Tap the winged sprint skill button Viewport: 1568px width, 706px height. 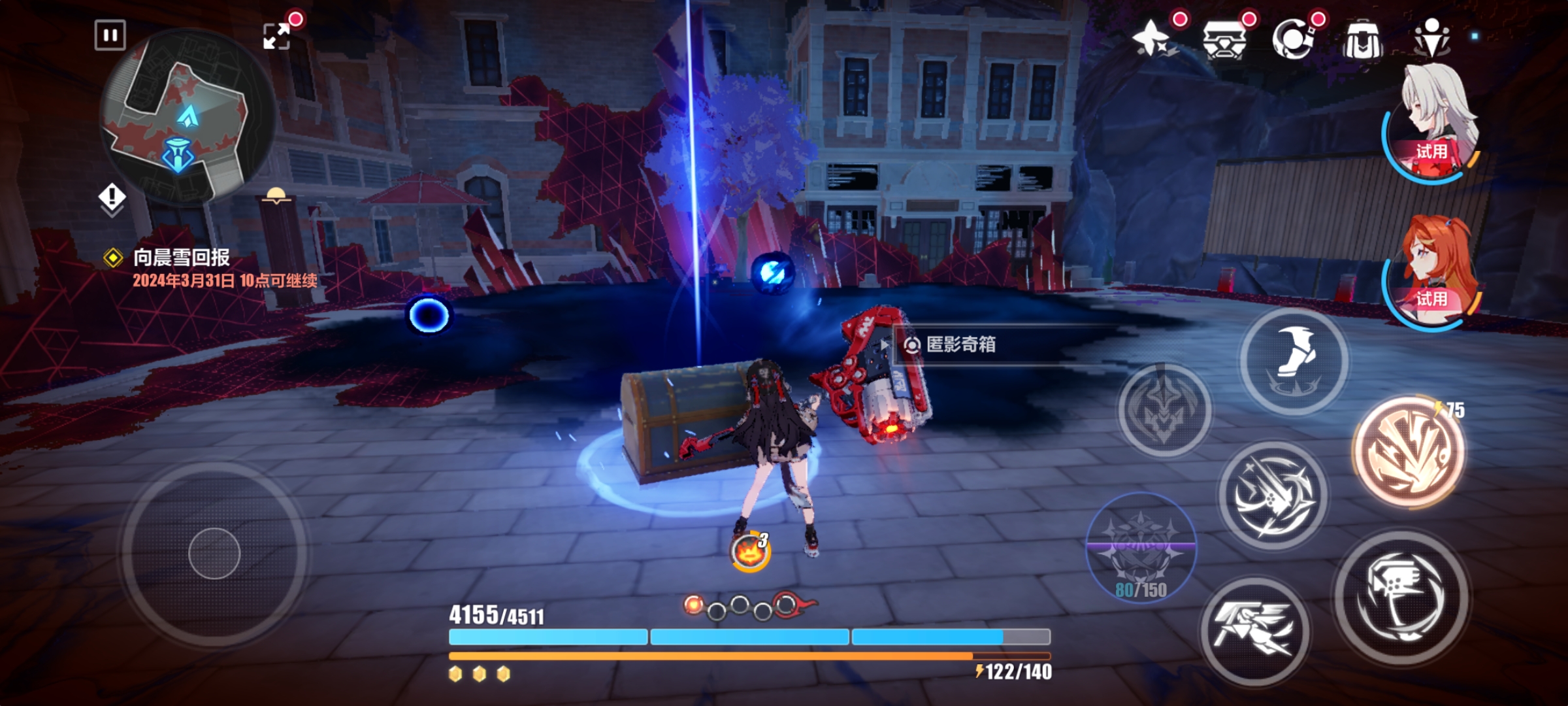1254,631
